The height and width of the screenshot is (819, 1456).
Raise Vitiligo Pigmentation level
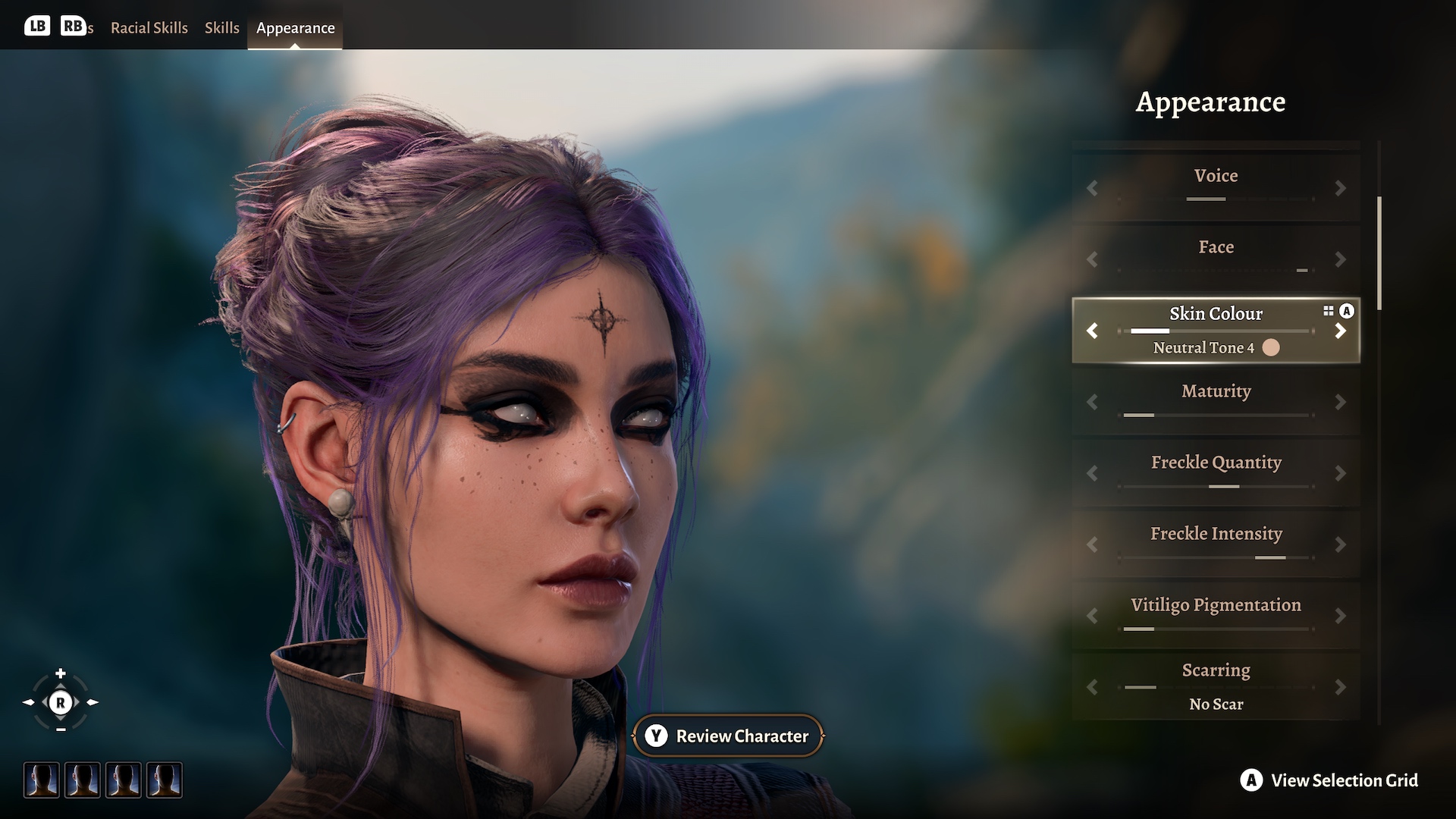(x=1340, y=616)
